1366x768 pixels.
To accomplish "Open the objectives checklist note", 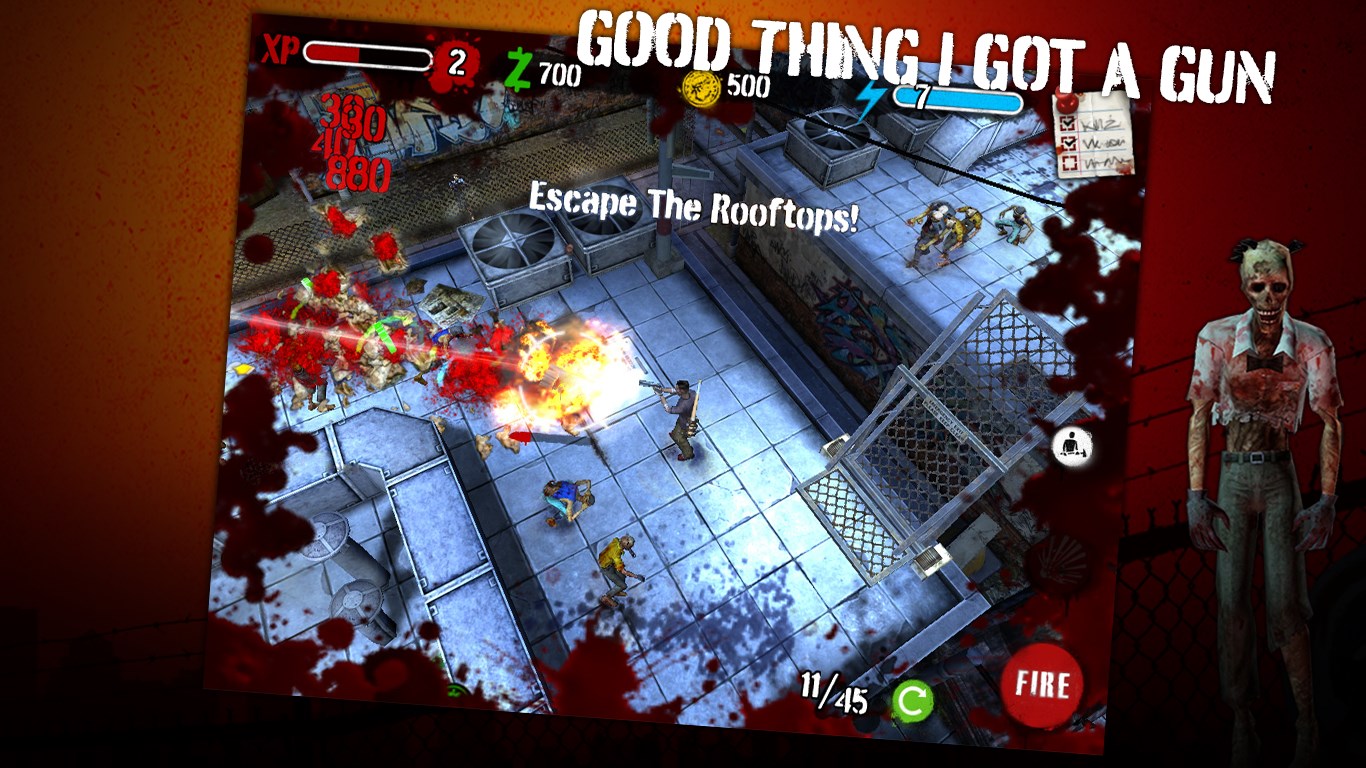I will 1092,134.
